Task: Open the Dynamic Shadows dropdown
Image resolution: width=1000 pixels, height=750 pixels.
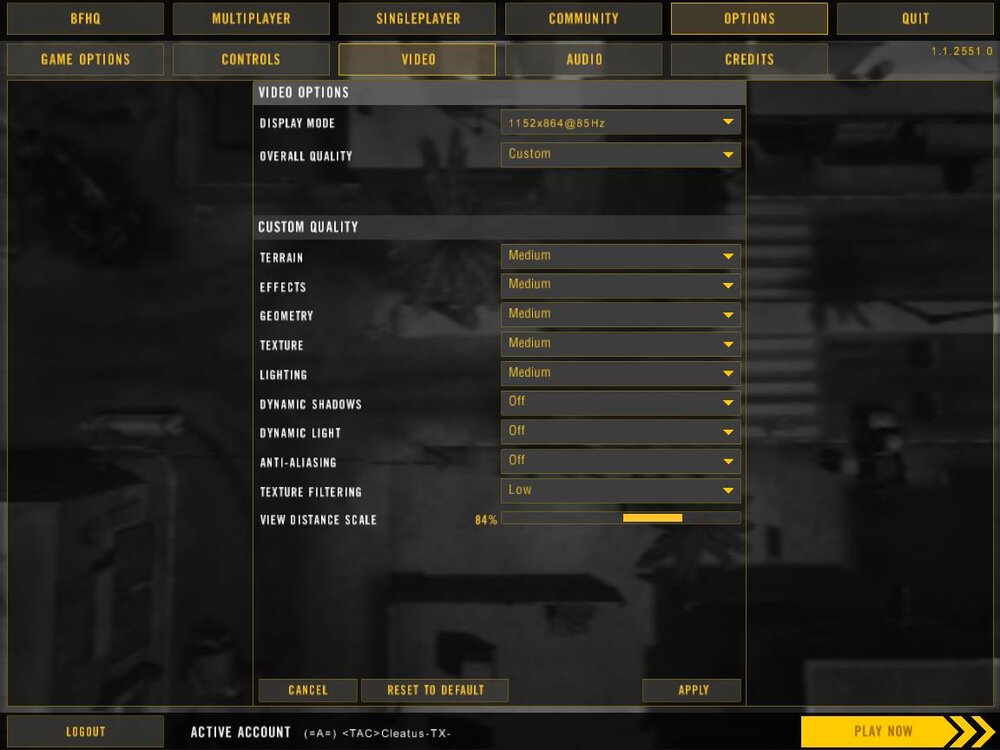Action: tap(620, 402)
